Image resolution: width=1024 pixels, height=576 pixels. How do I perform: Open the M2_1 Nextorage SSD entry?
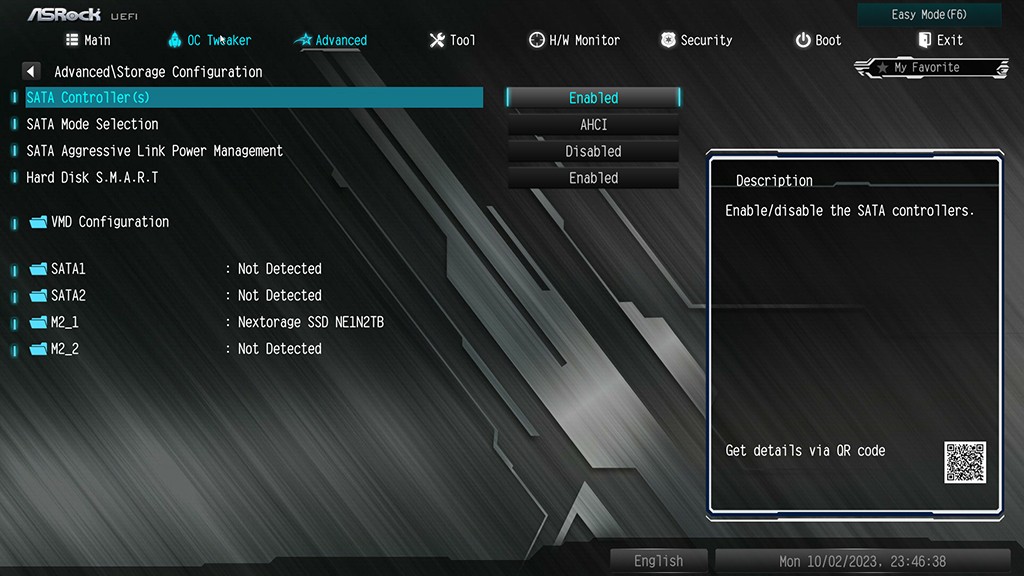[x=64, y=322]
